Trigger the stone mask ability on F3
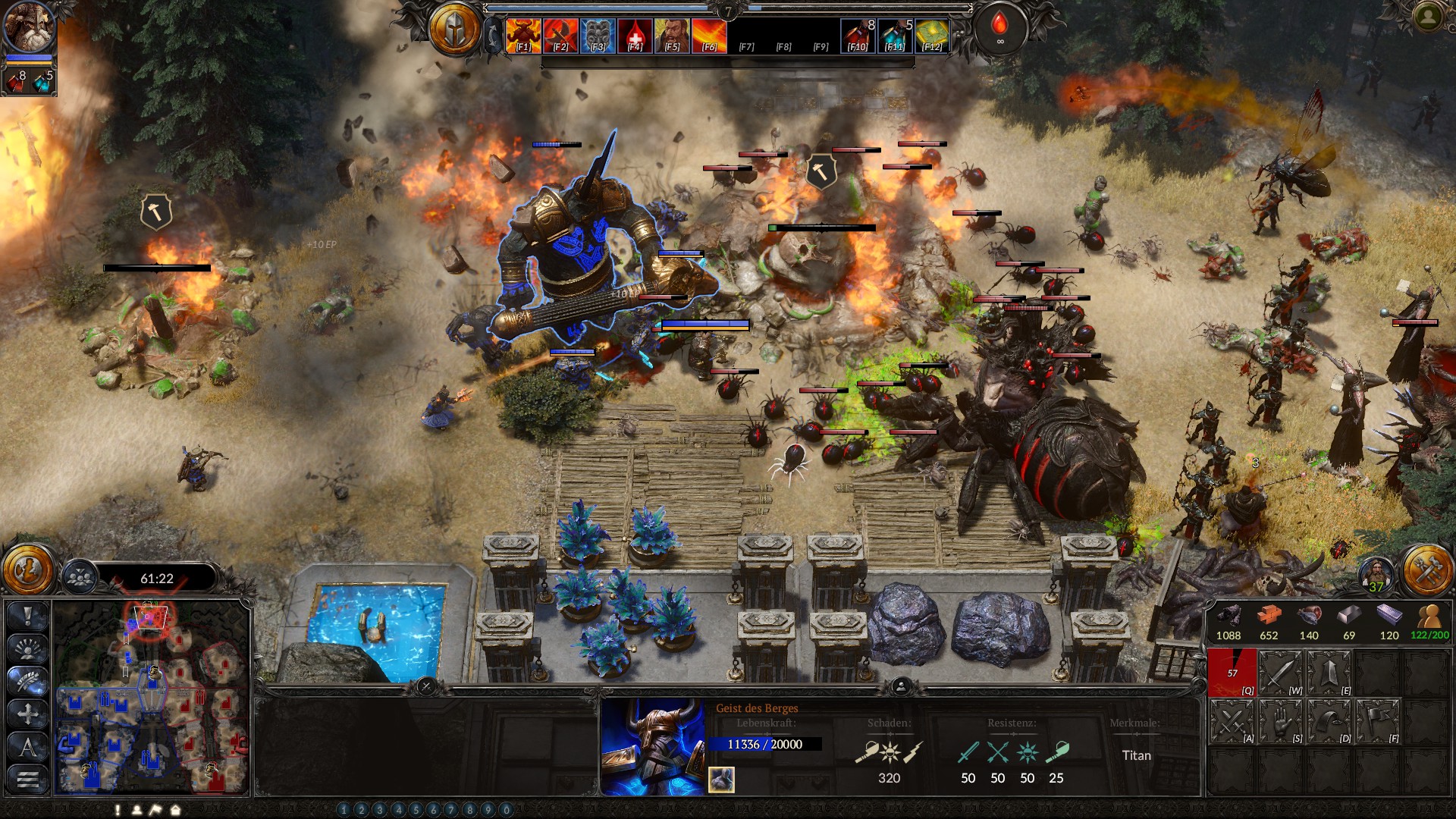The width and height of the screenshot is (1456, 819). (x=598, y=36)
